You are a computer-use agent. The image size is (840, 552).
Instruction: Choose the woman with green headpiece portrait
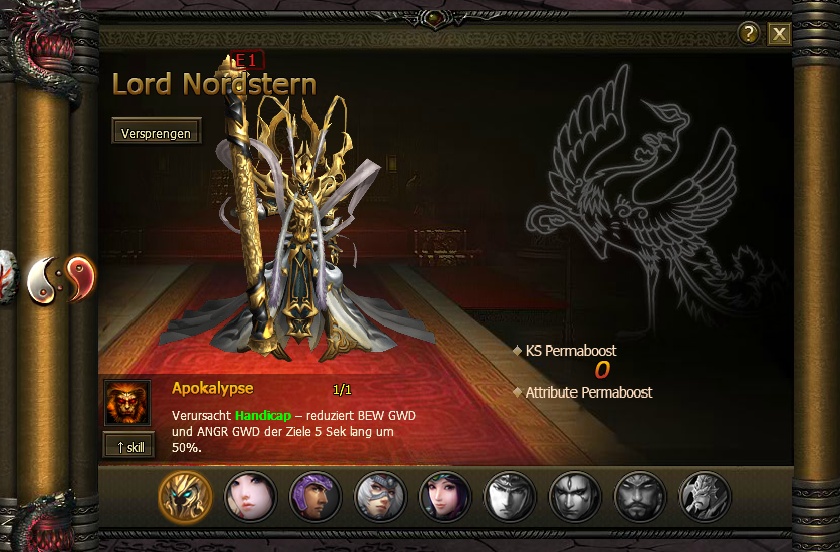[x=445, y=496]
